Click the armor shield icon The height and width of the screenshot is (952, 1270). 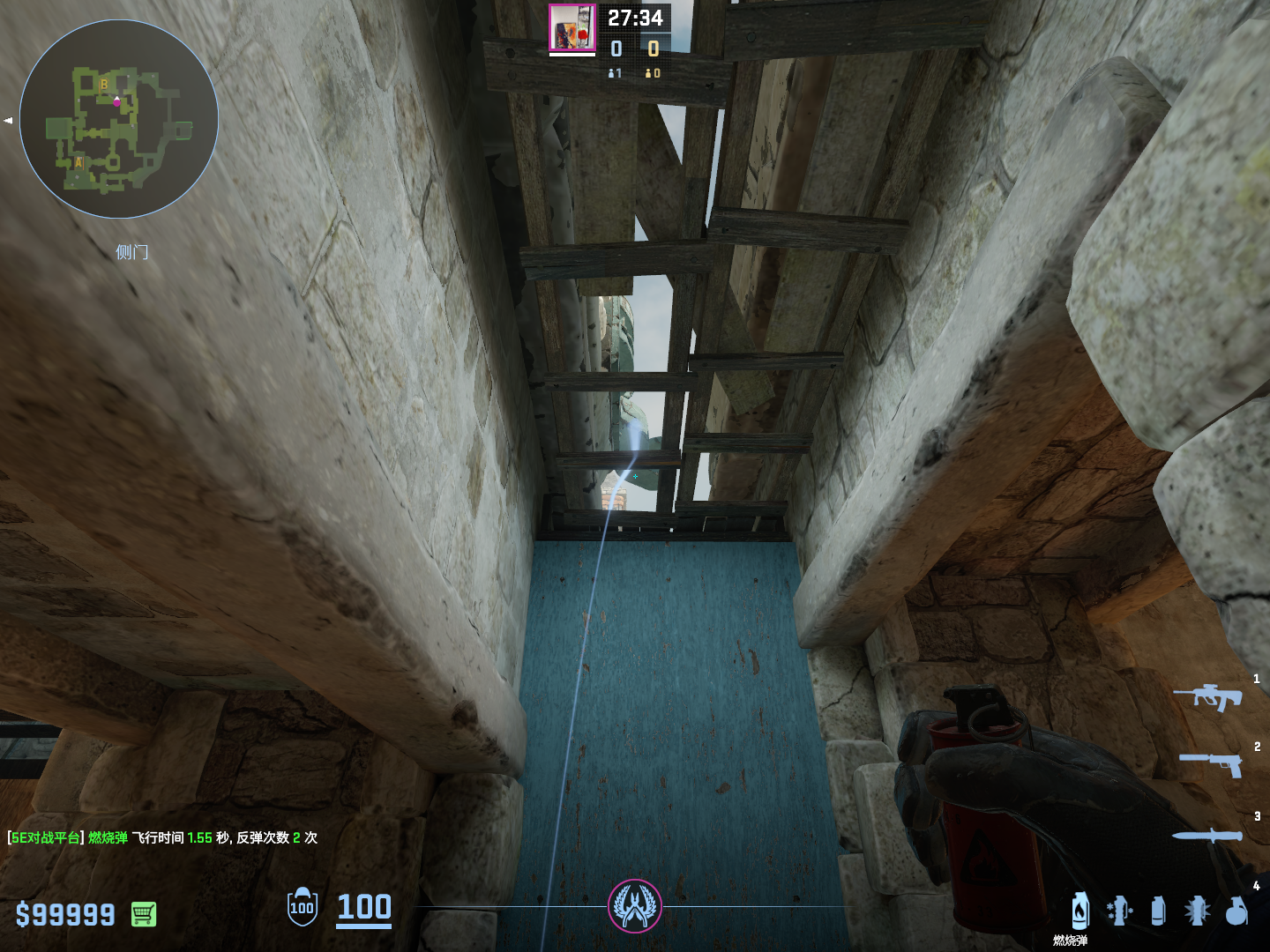click(x=303, y=907)
